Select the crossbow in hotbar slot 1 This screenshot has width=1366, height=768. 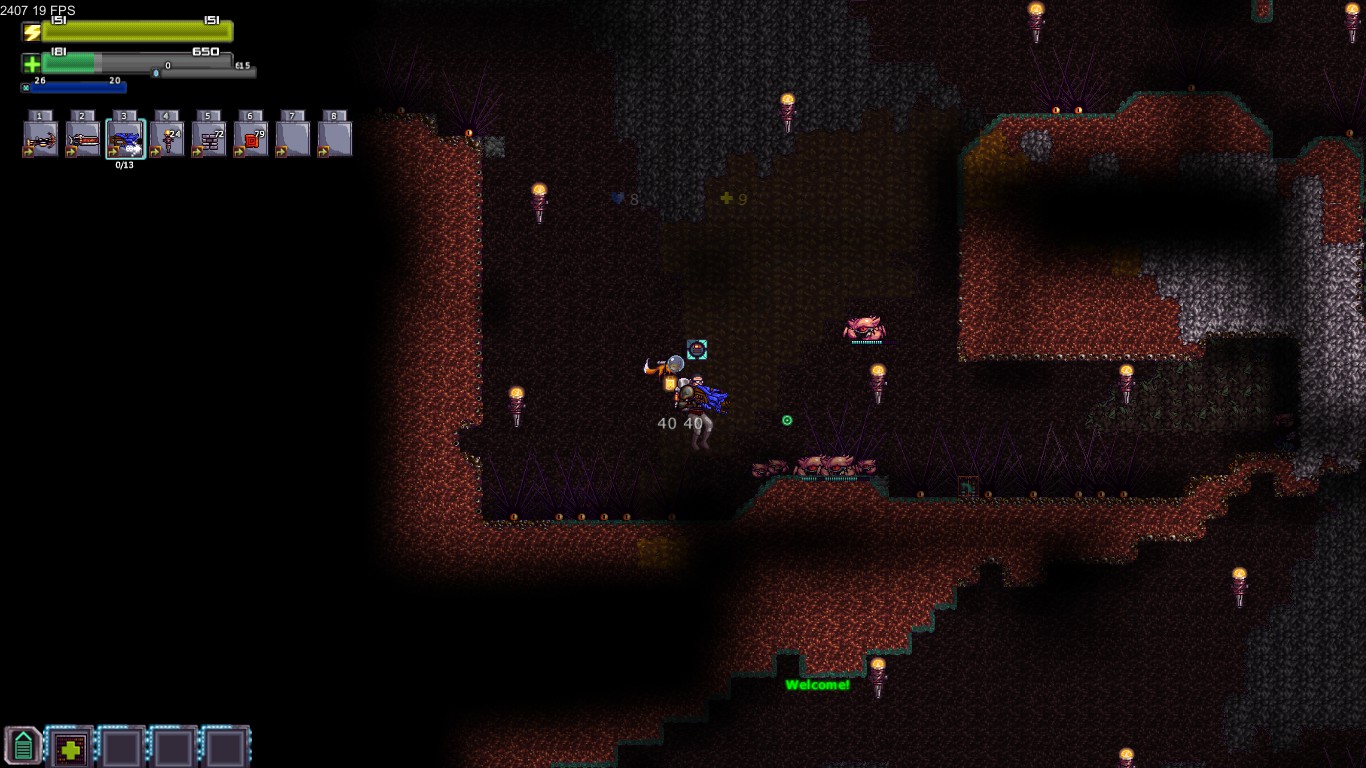41,139
